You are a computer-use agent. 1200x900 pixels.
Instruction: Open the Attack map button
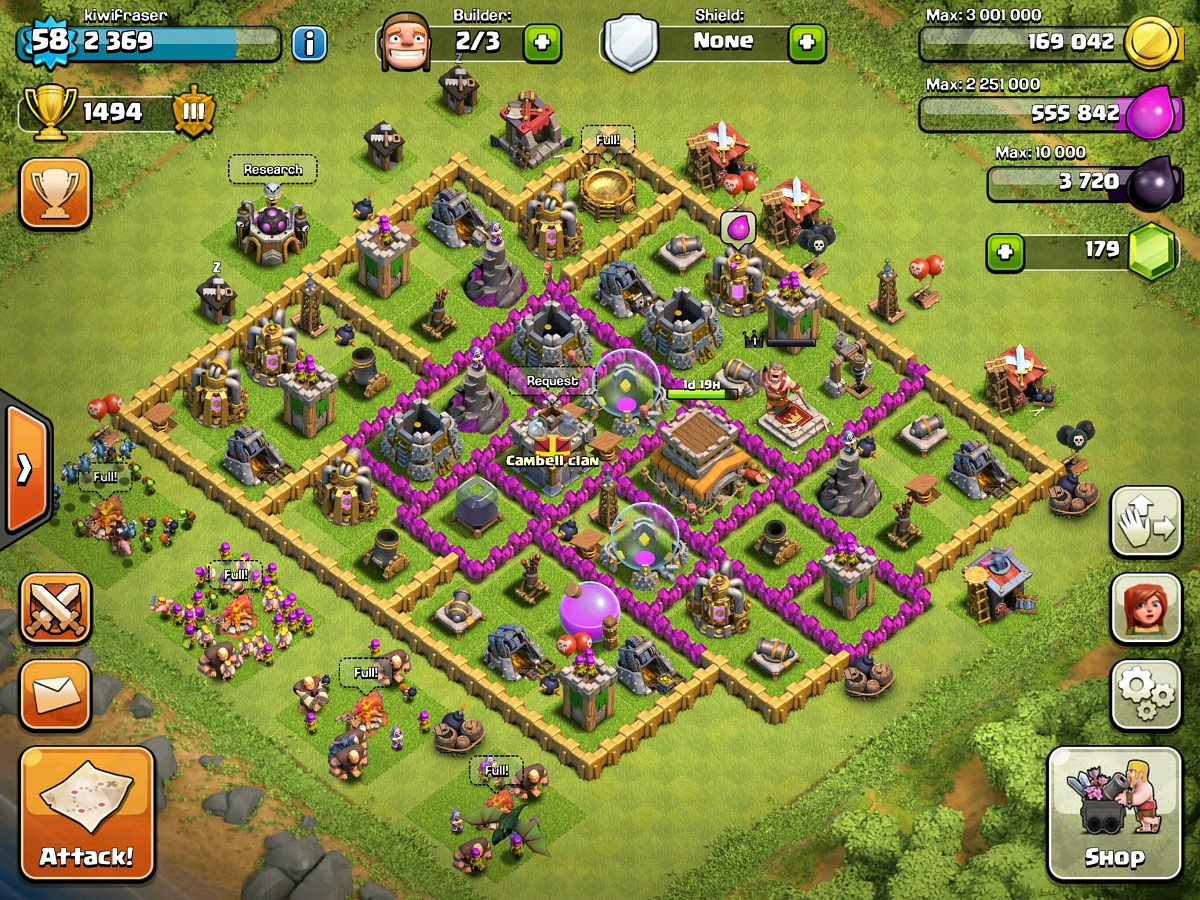pos(87,813)
